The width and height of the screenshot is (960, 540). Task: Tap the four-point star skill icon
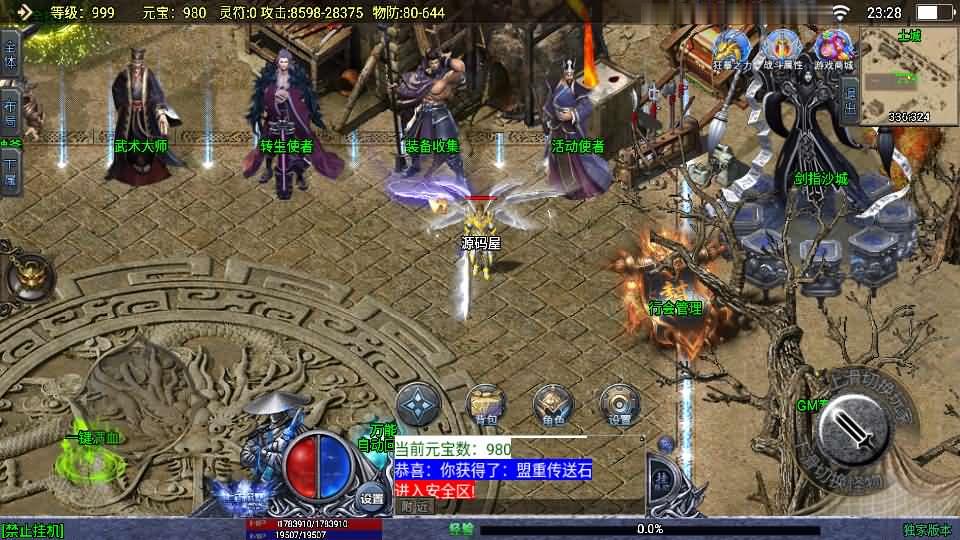tap(418, 406)
